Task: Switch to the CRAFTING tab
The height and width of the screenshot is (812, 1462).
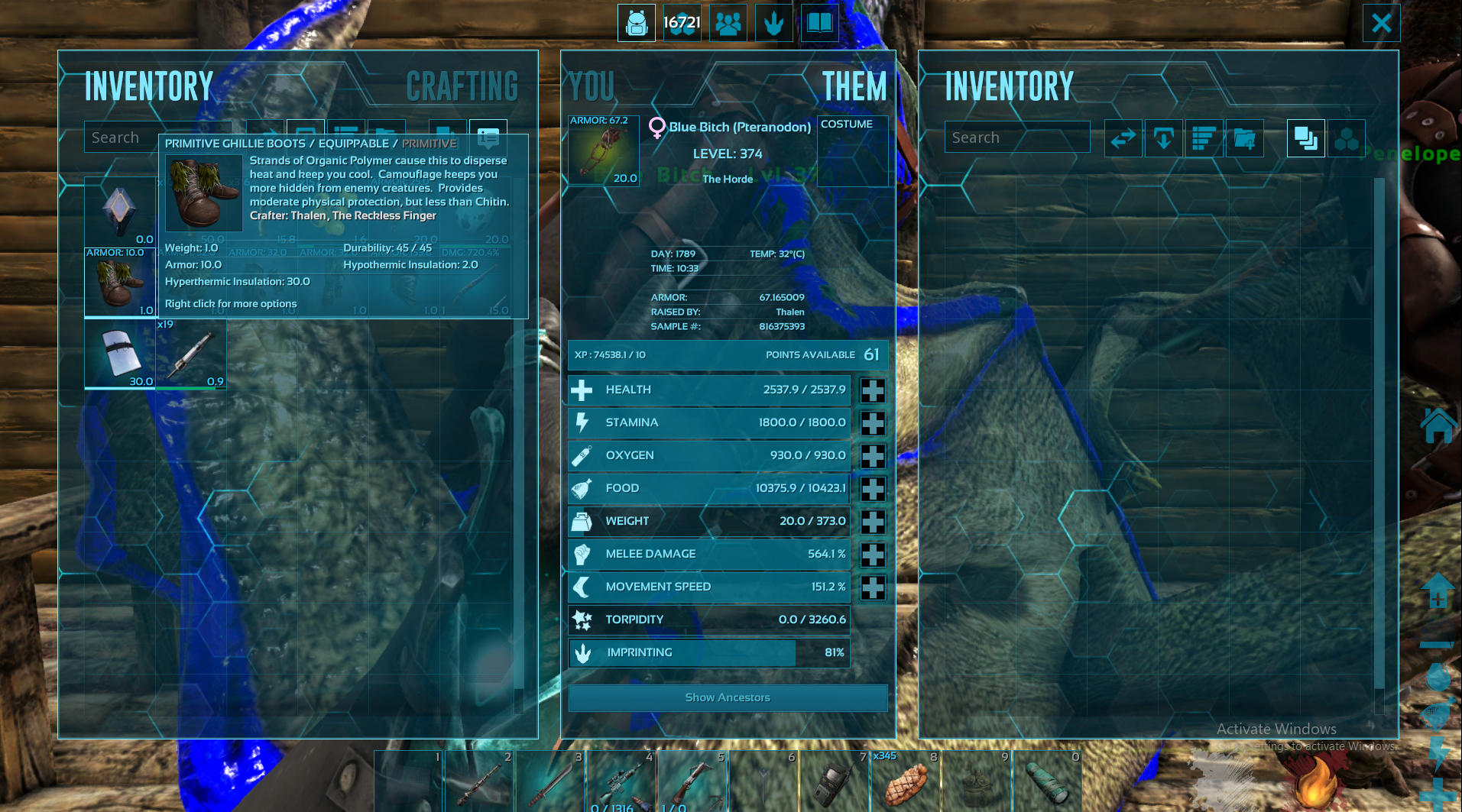Action: coord(462,86)
